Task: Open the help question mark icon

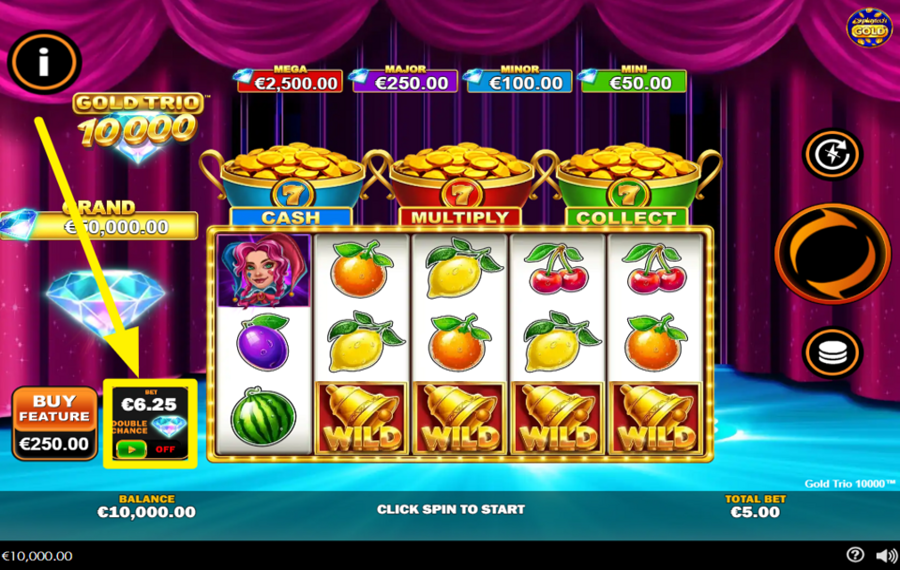Action: coord(855,555)
